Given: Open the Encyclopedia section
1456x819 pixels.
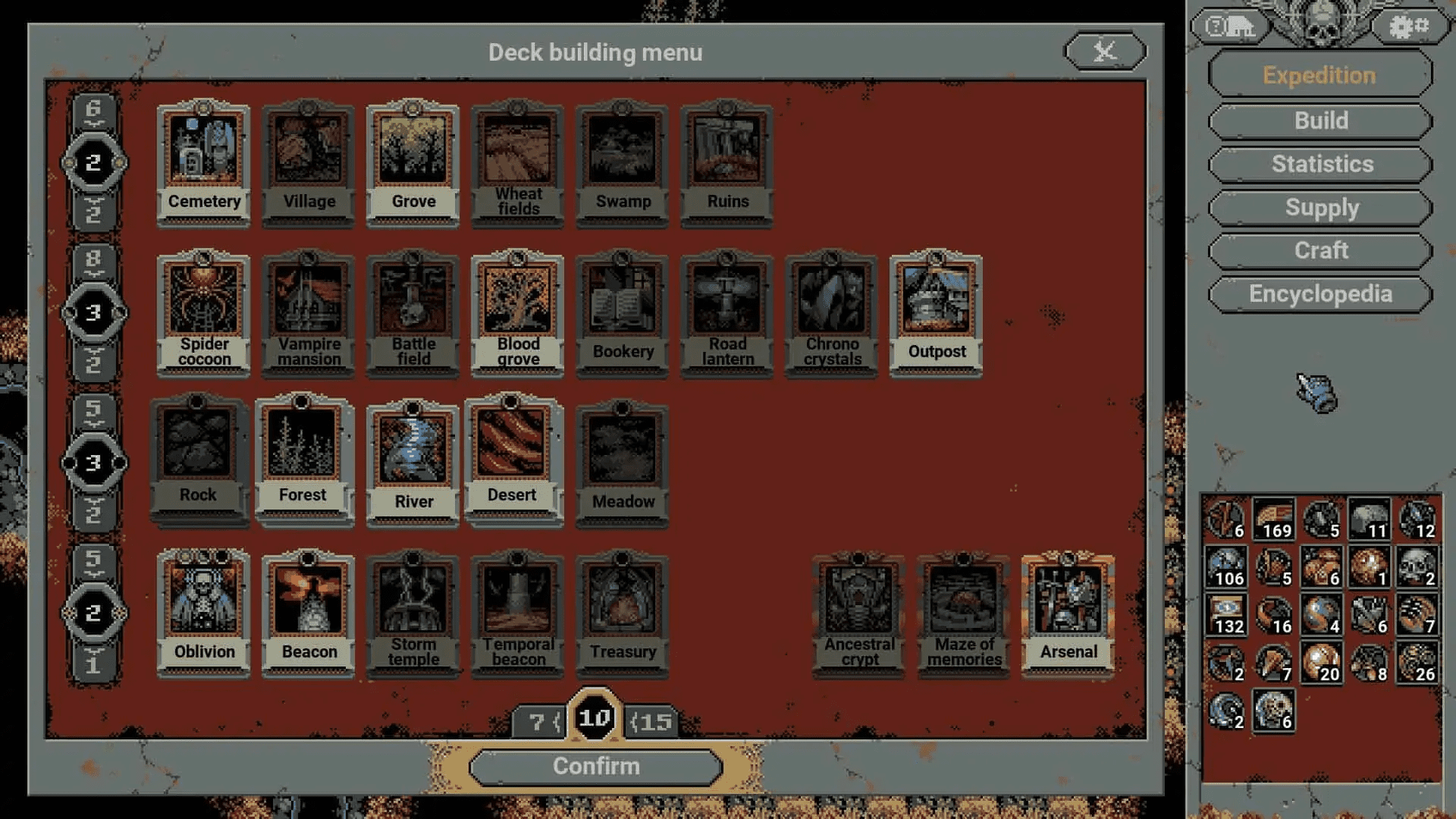Looking at the screenshot, I should [1319, 293].
